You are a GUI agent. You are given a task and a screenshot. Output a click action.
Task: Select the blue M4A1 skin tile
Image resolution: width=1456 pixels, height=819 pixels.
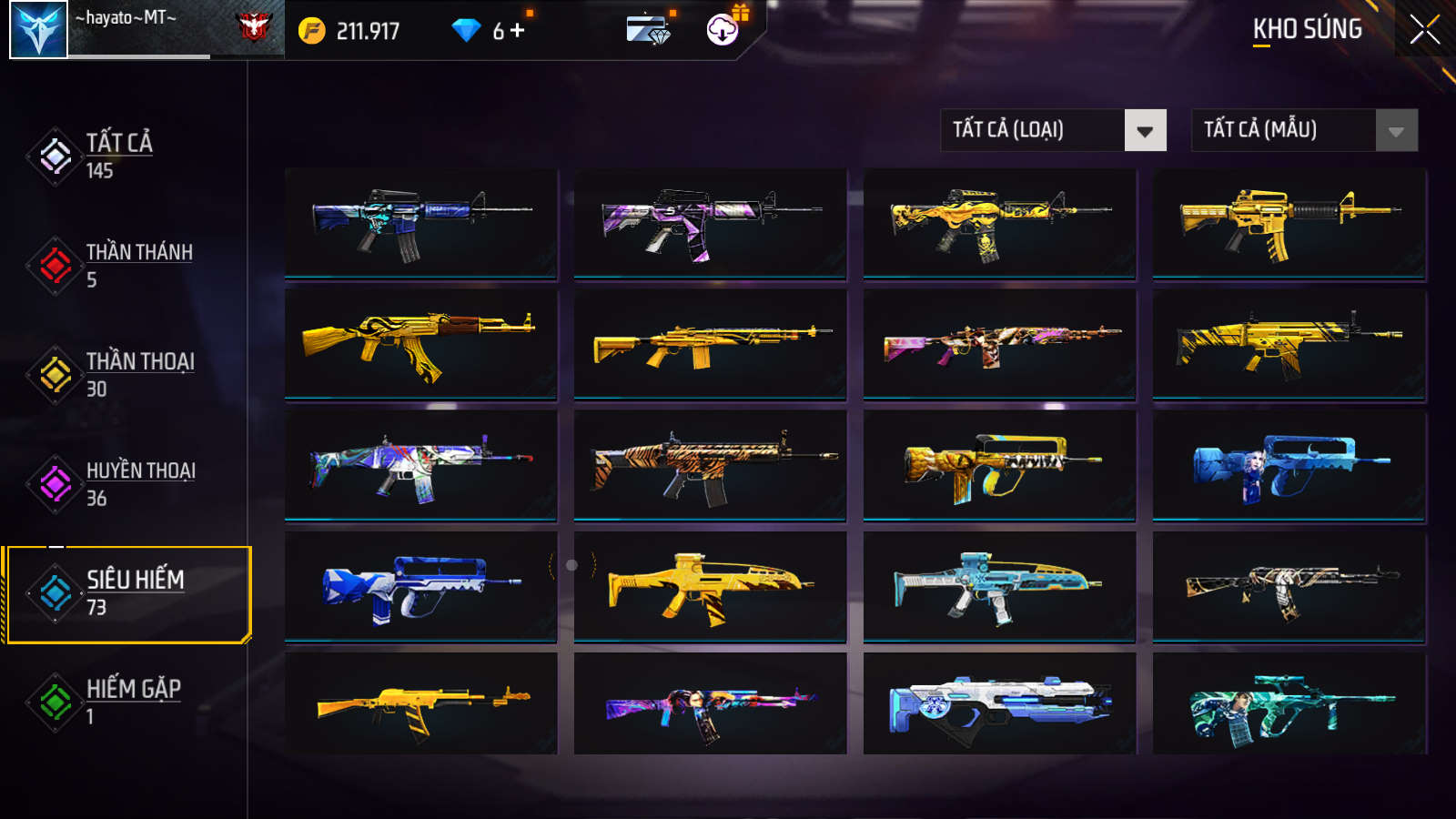[420, 222]
